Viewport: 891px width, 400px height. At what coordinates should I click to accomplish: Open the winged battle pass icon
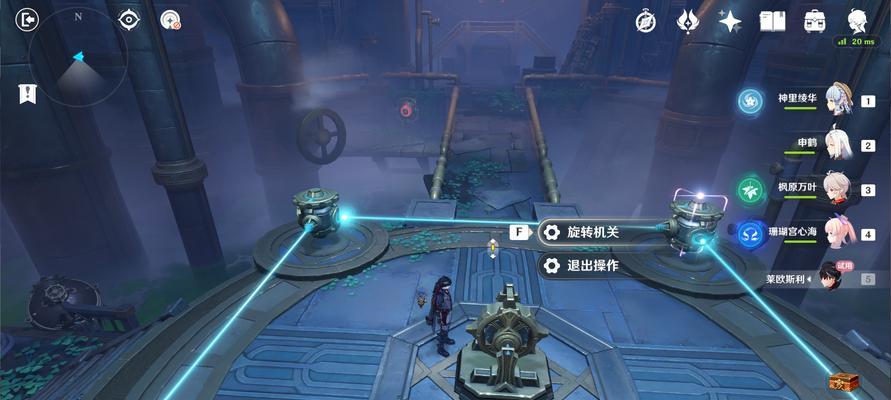pyautogui.click(x=688, y=20)
